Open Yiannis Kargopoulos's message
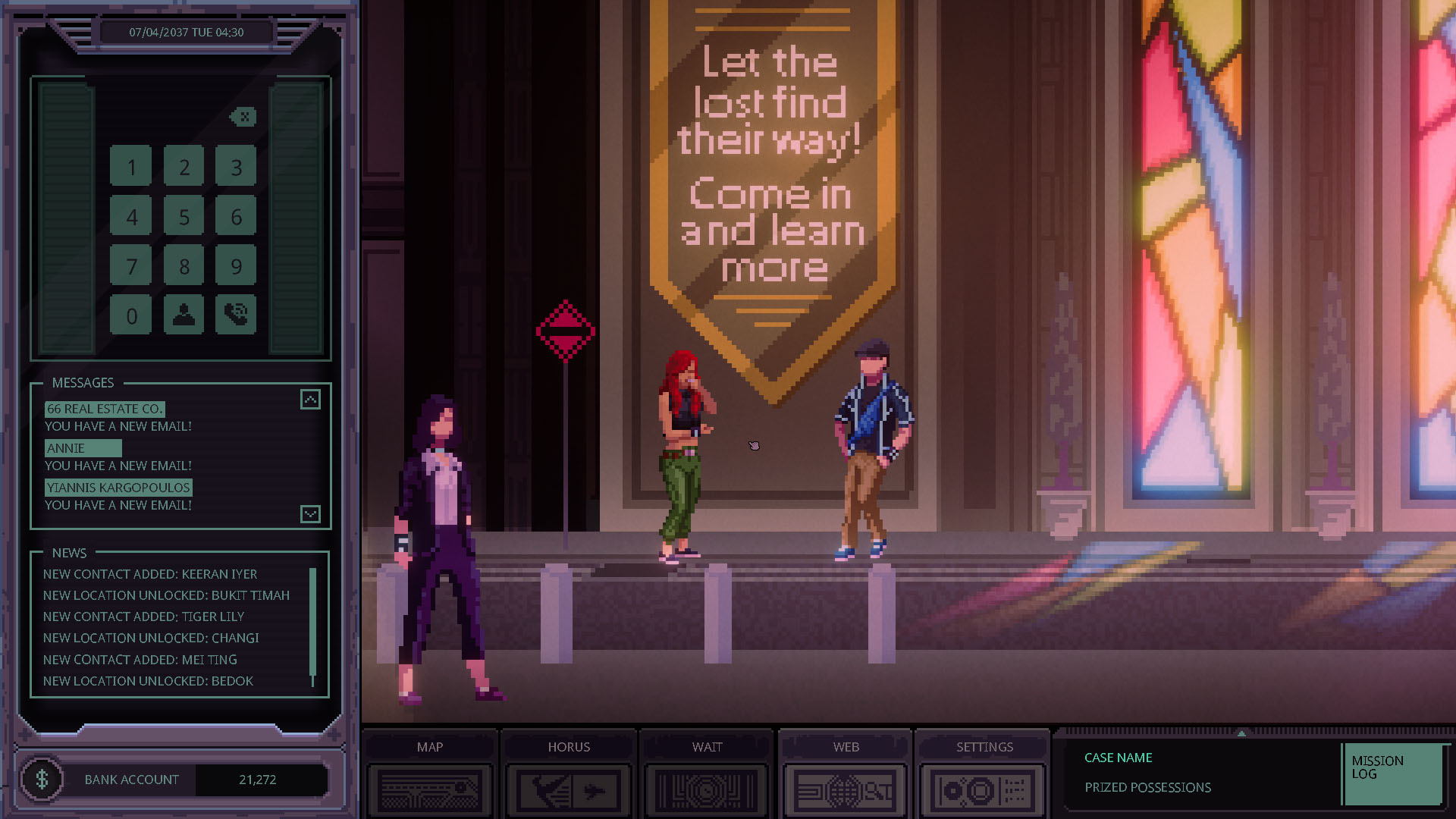The image size is (1456, 819). click(118, 488)
